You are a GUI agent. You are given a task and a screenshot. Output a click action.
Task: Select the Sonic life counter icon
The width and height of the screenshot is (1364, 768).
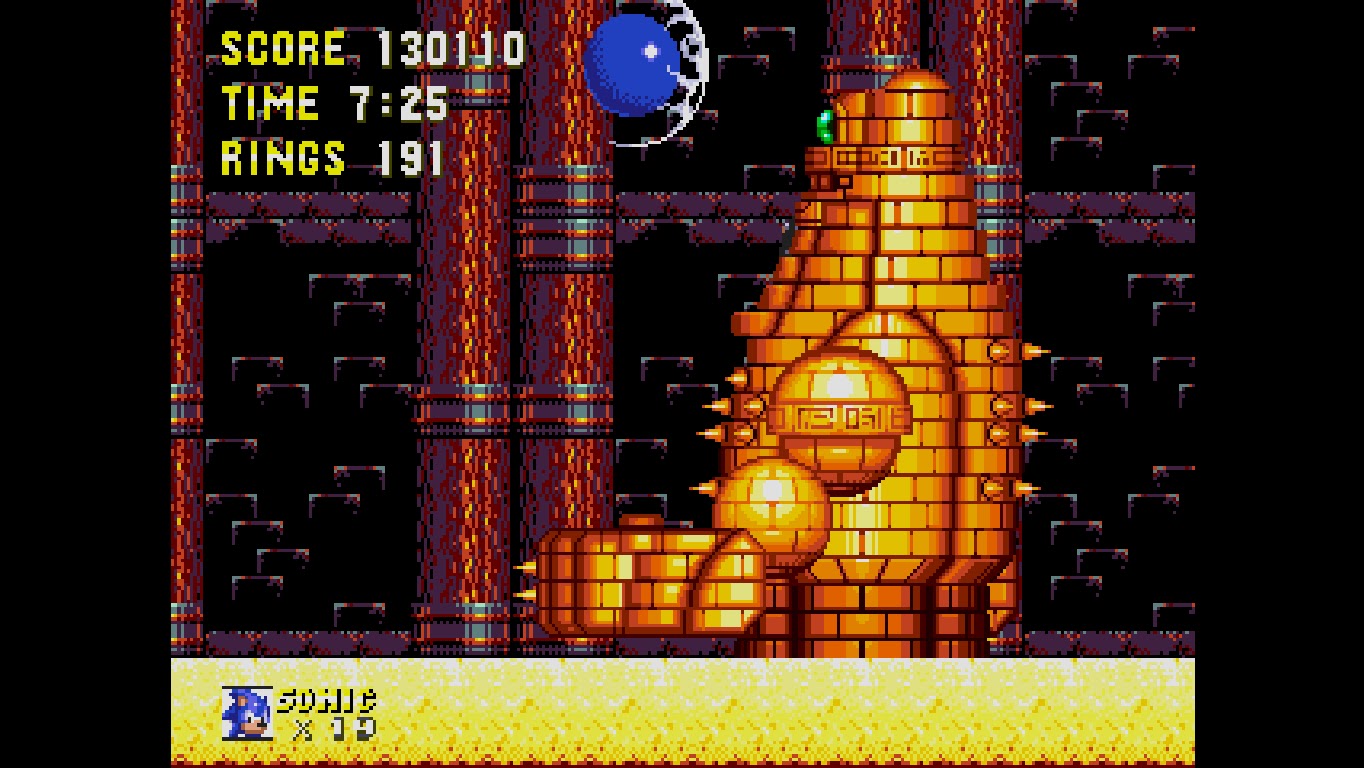pyautogui.click(x=247, y=711)
